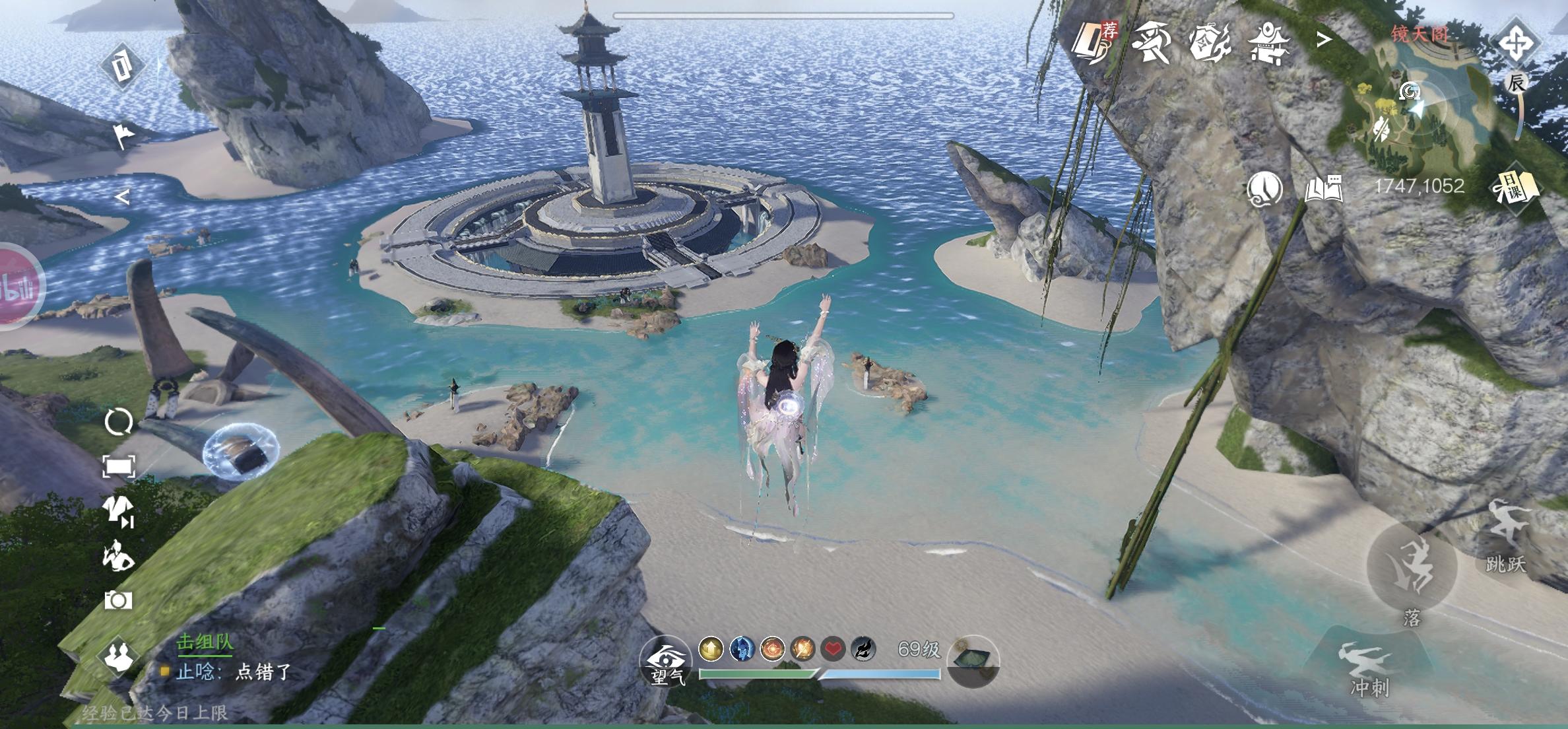Activate the 望气 eye skill
This screenshot has width=1568, height=729.
pyautogui.click(x=665, y=660)
